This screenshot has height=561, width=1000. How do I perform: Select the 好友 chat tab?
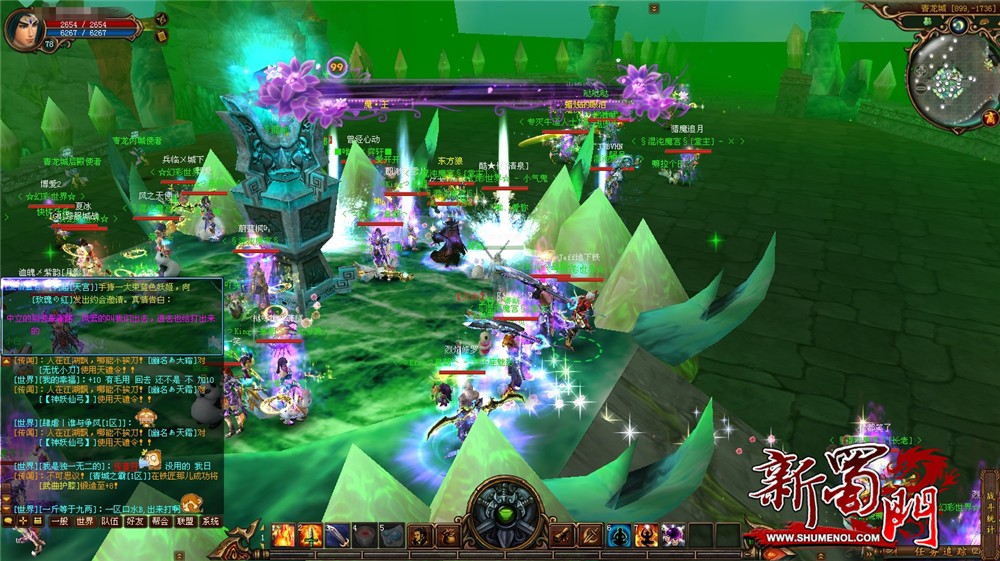pyautogui.click(x=135, y=521)
